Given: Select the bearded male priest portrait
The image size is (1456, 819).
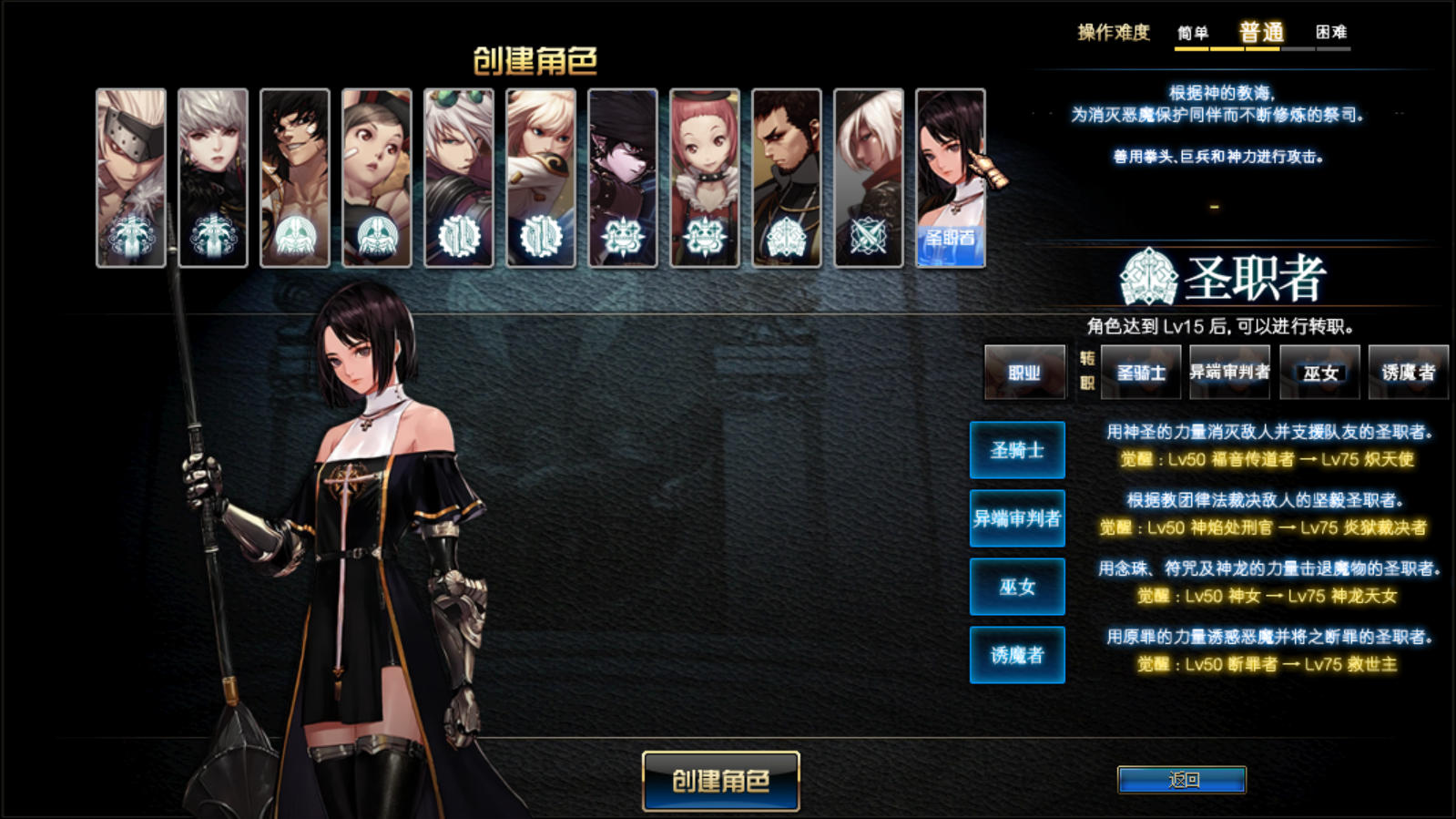Looking at the screenshot, I should 787,178.
